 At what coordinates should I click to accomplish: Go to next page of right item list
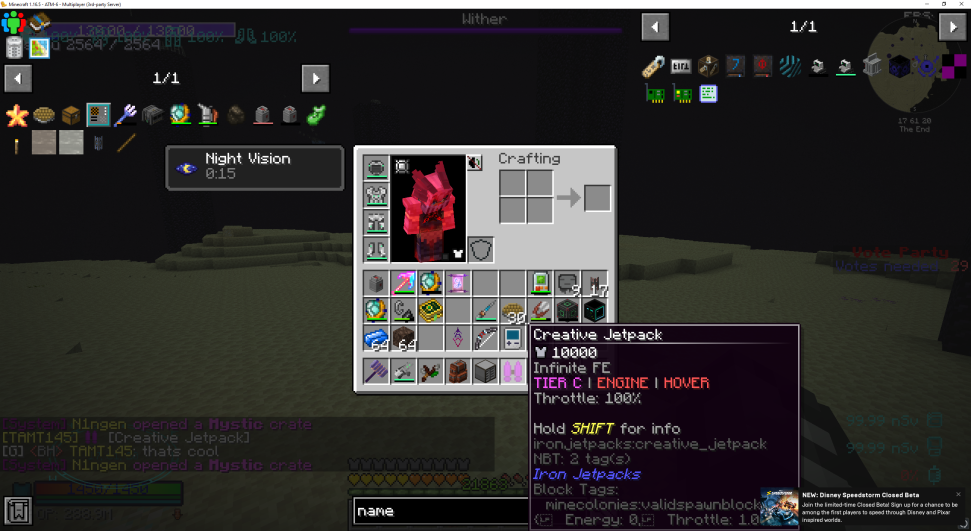click(x=952, y=27)
